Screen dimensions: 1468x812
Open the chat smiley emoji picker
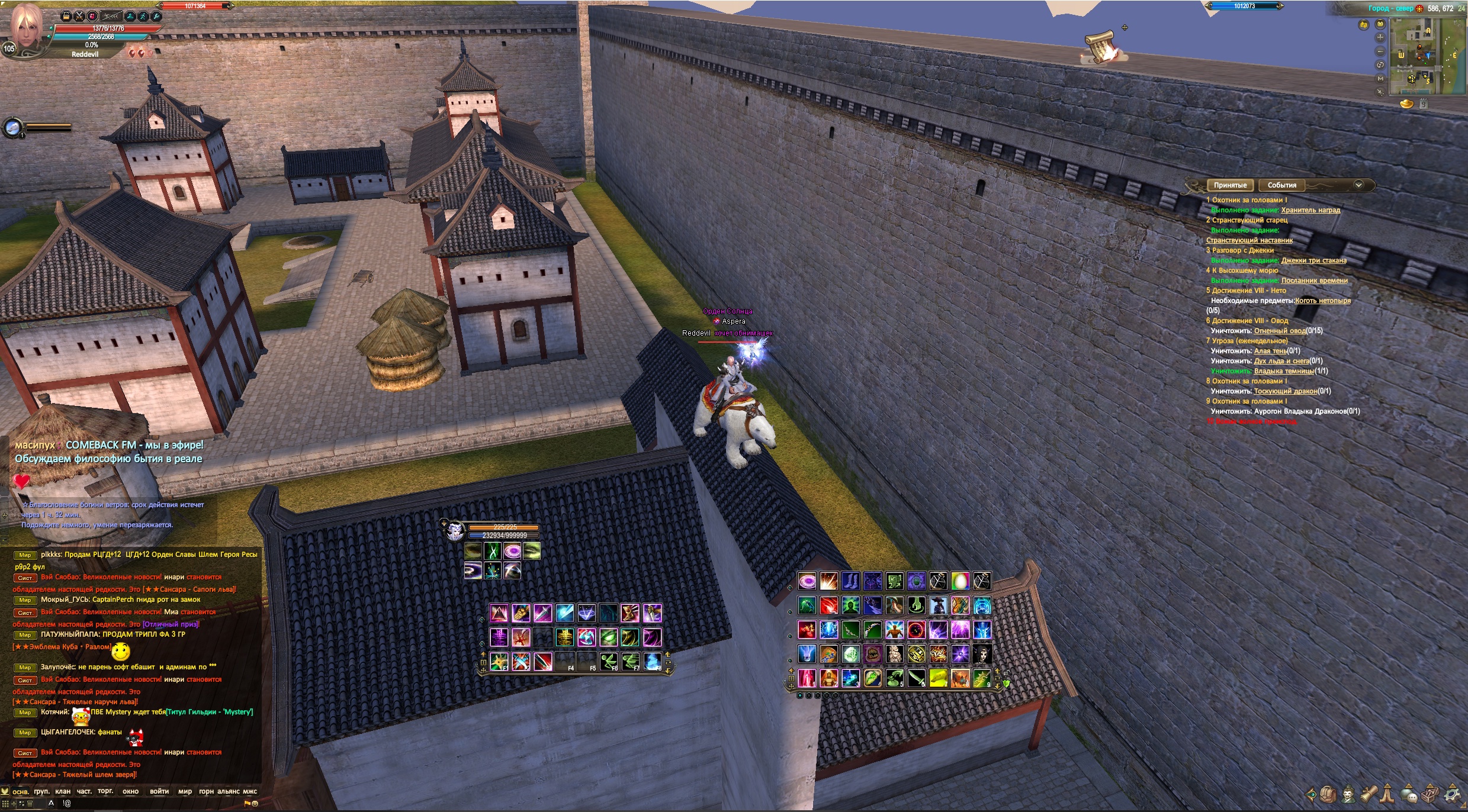point(255,804)
